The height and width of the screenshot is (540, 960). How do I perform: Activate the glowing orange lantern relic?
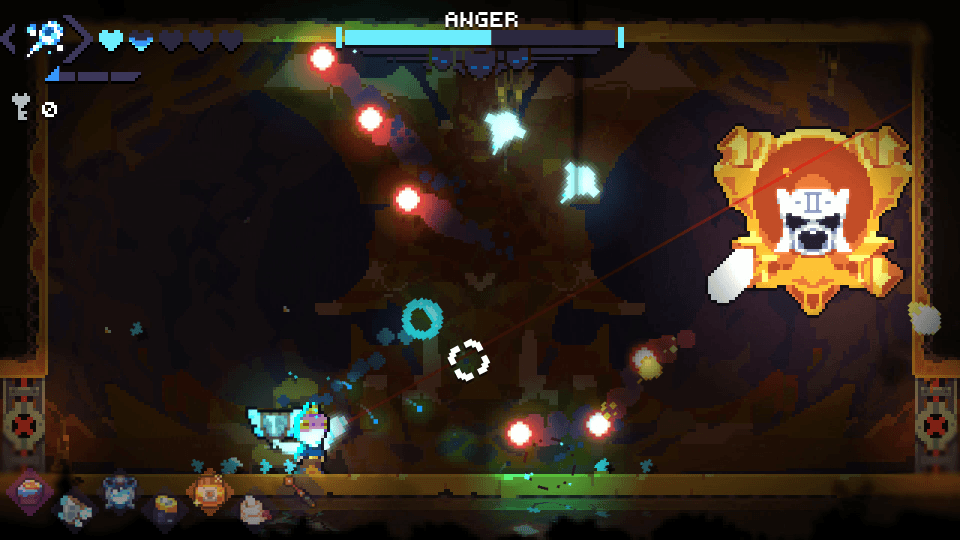point(210,491)
